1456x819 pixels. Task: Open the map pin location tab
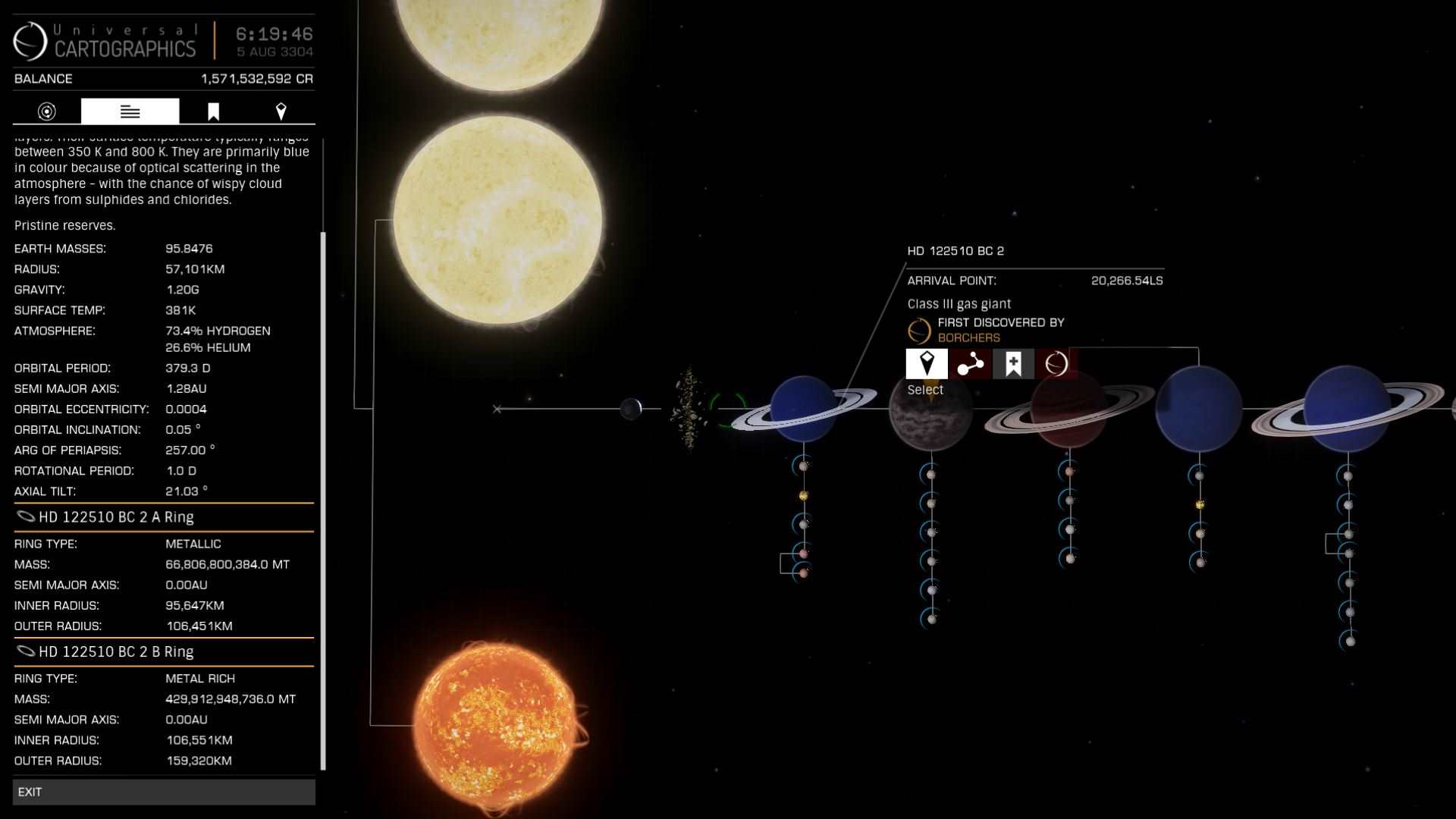[281, 111]
